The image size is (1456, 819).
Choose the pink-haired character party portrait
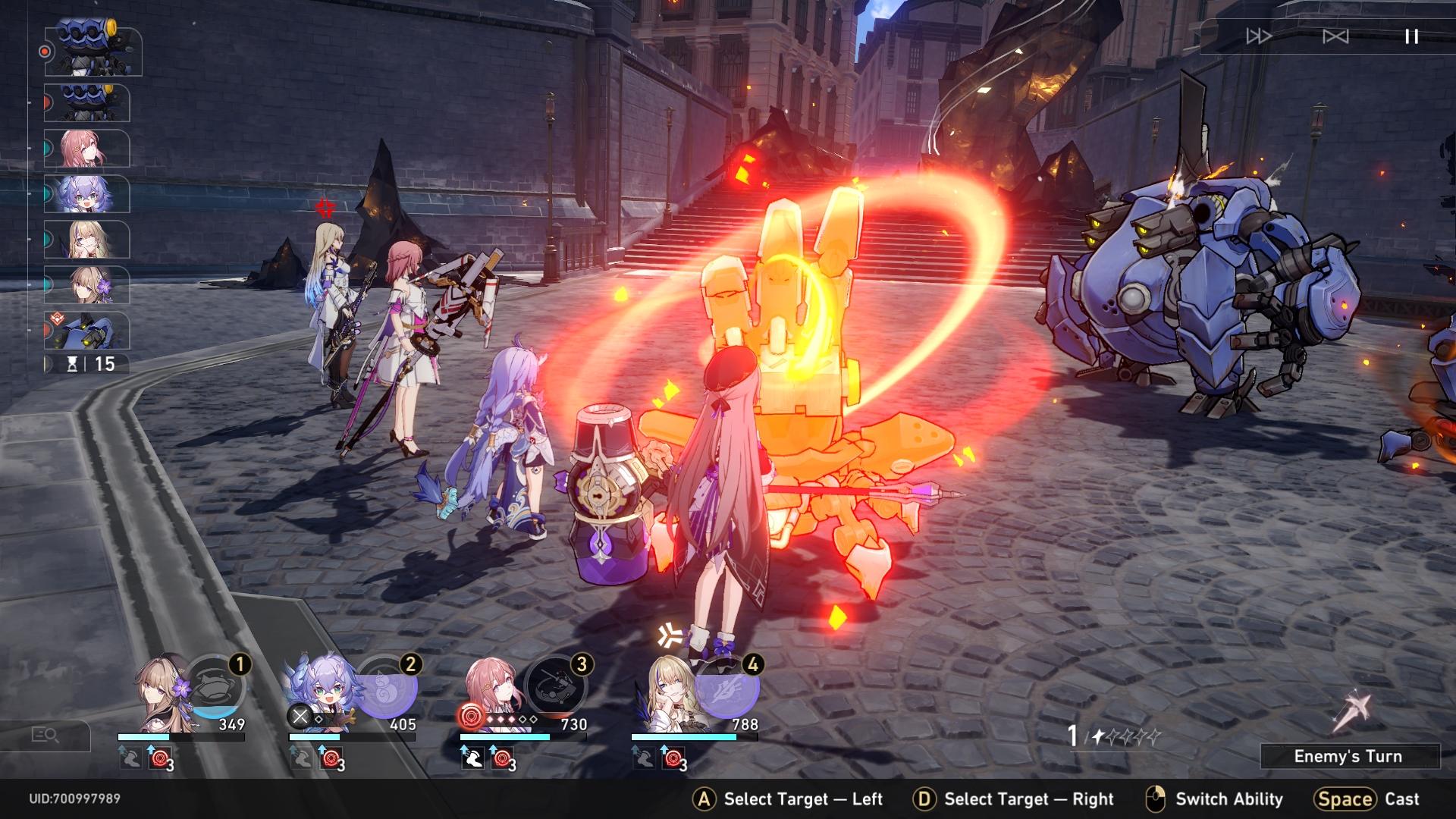click(493, 692)
